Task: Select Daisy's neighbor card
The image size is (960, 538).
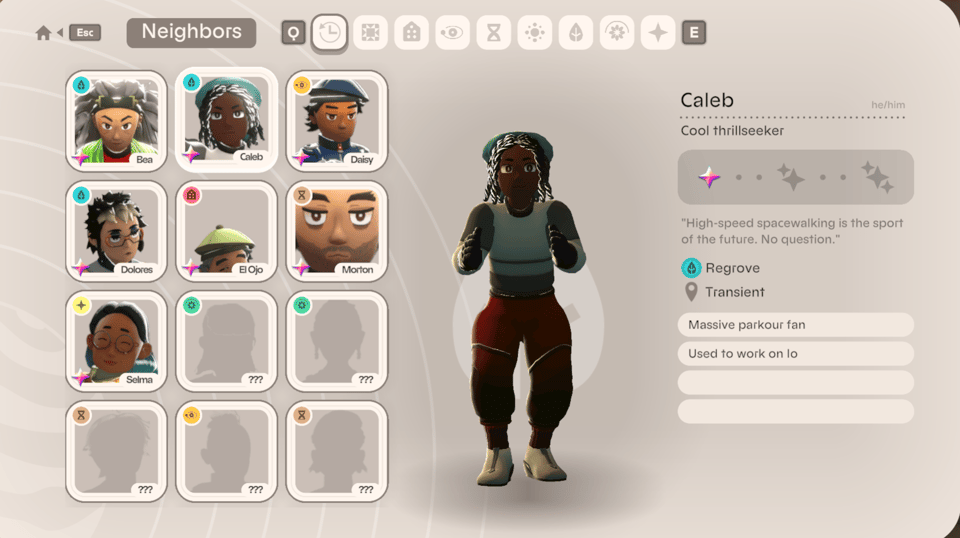Action: pyautogui.click(x=336, y=120)
